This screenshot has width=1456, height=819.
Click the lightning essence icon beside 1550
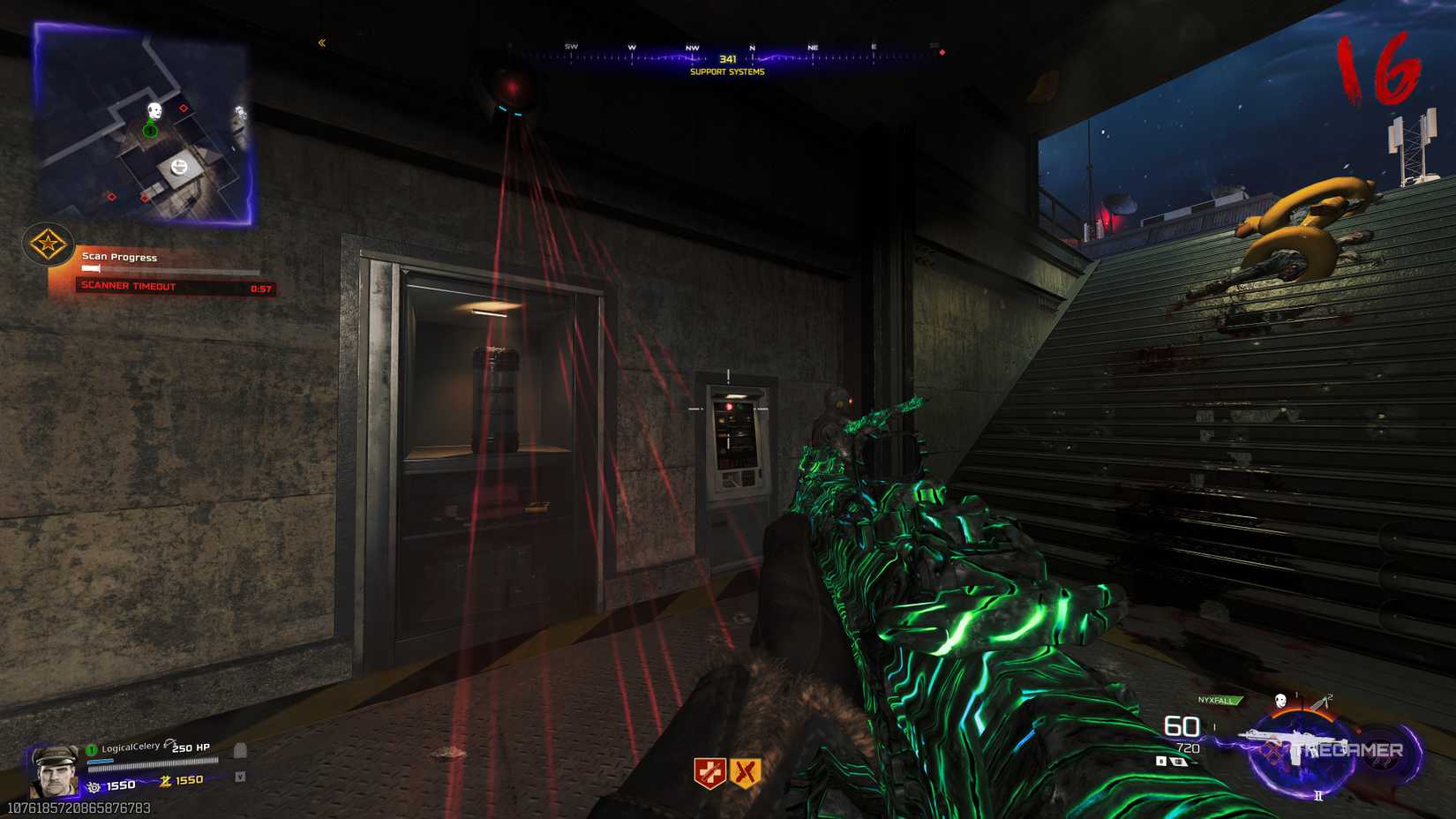167,781
